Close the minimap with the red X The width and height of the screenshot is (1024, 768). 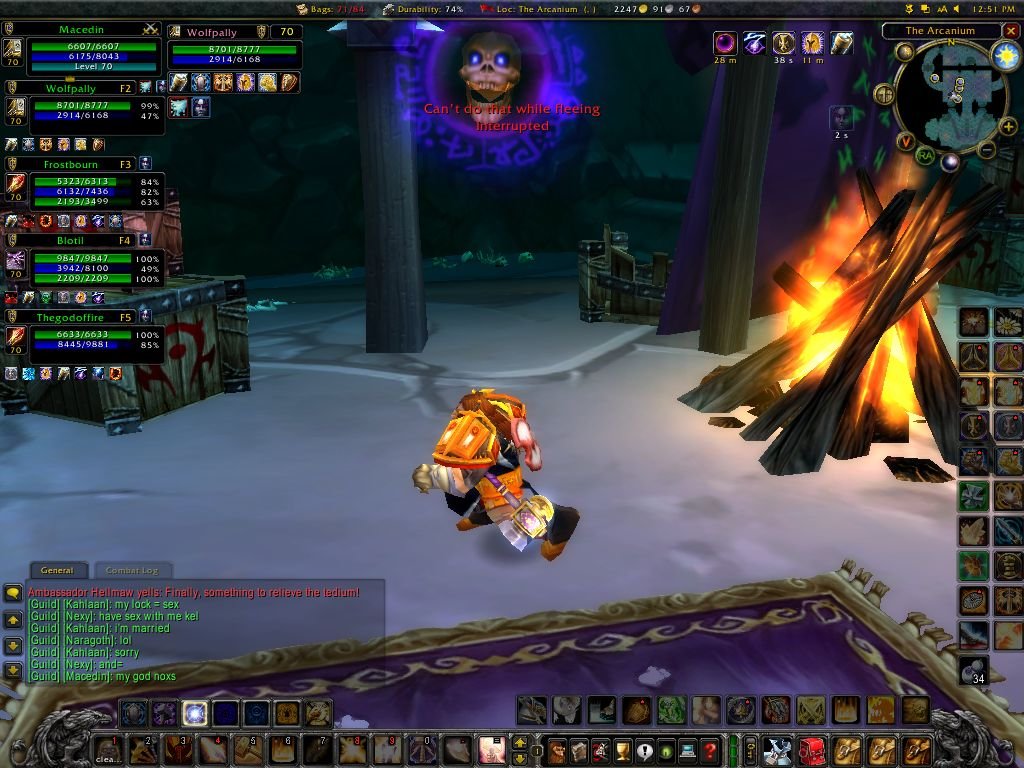pos(1011,31)
